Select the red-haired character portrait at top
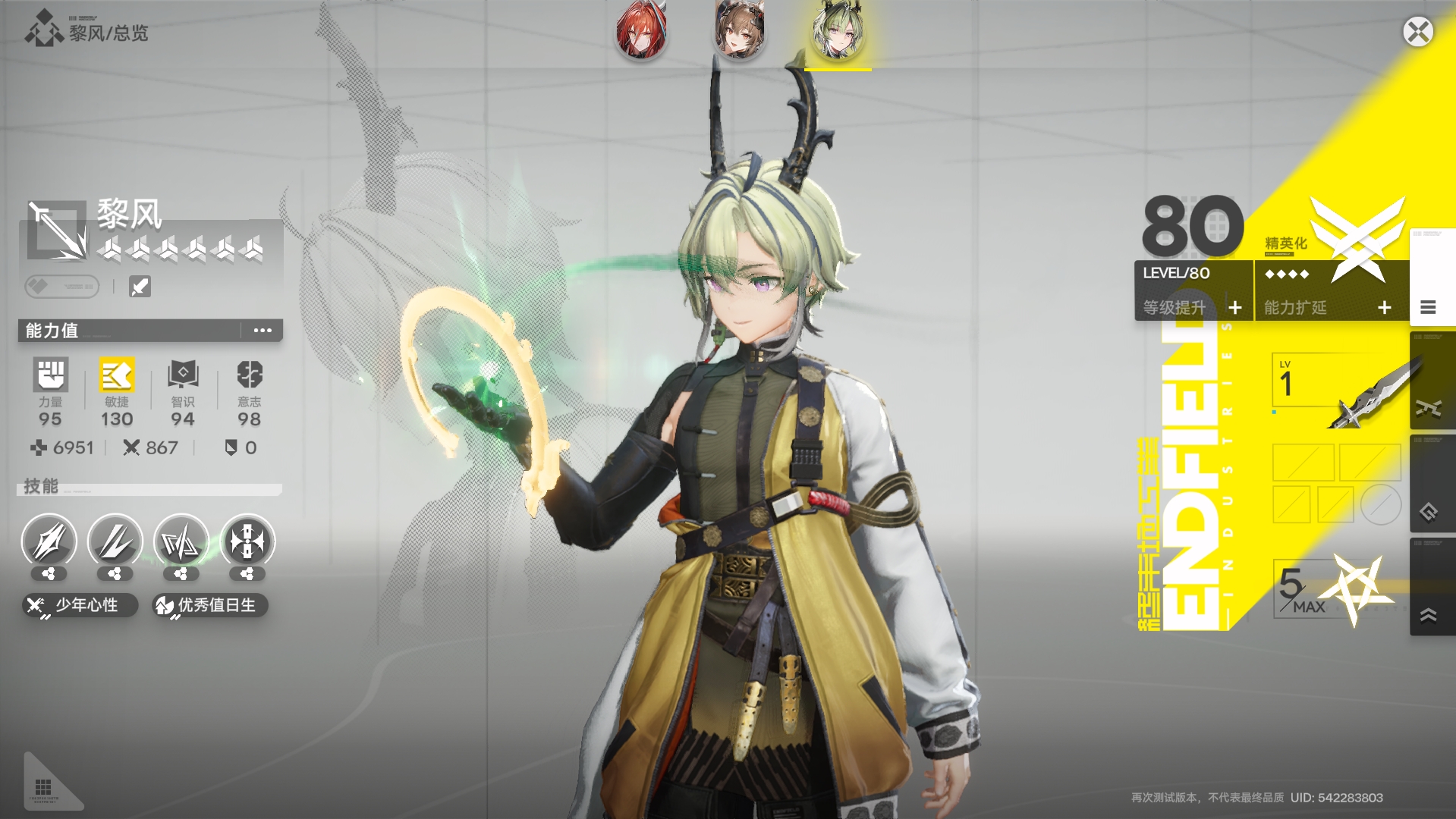Viewport: 1456px width, 819px height. 641,32
